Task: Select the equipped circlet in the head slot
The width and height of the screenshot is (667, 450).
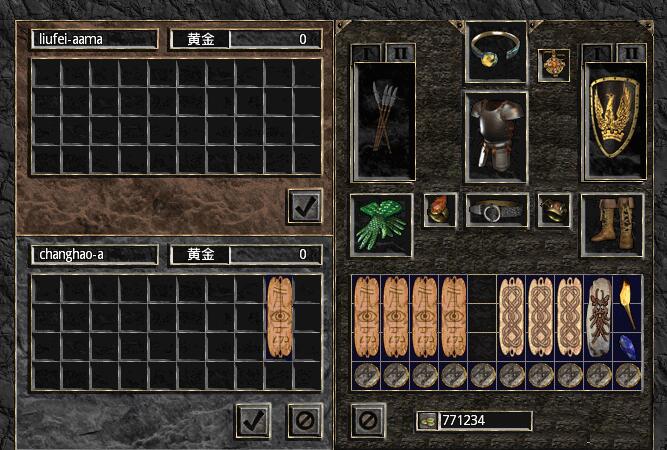Action: tap(496, 50)
